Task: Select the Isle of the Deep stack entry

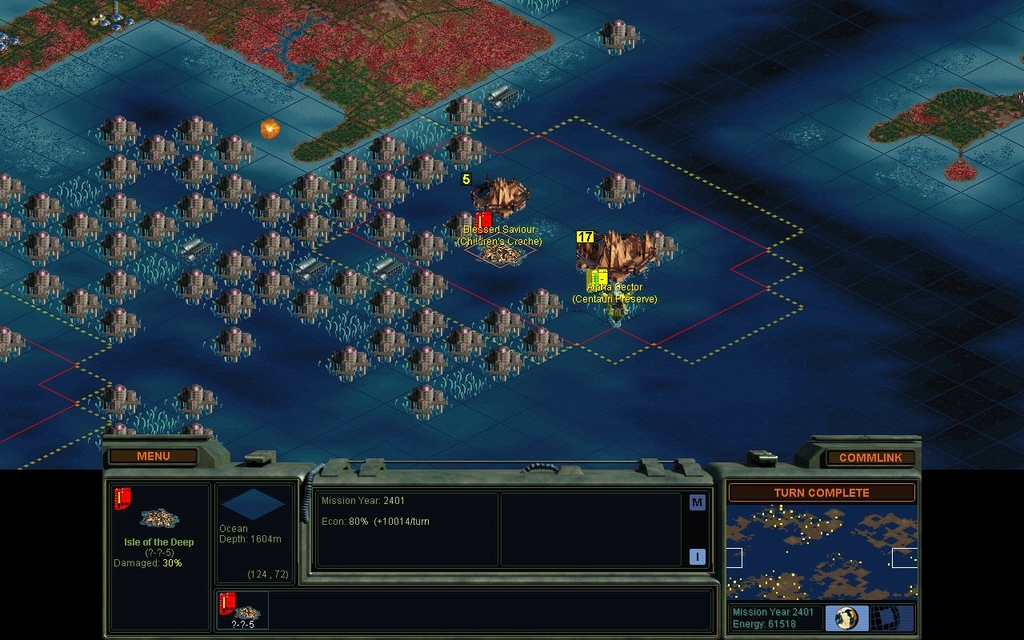Action: (x=242, y=610)
